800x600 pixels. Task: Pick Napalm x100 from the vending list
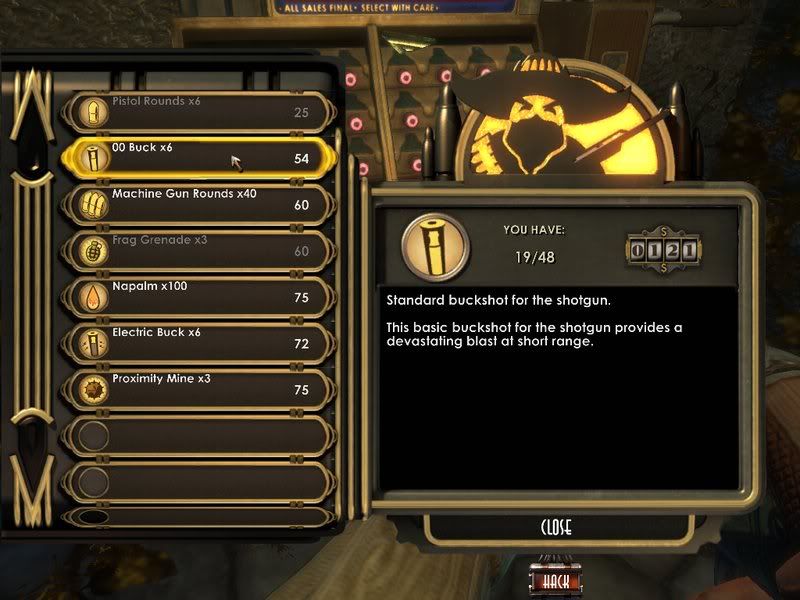pos(195,296)
